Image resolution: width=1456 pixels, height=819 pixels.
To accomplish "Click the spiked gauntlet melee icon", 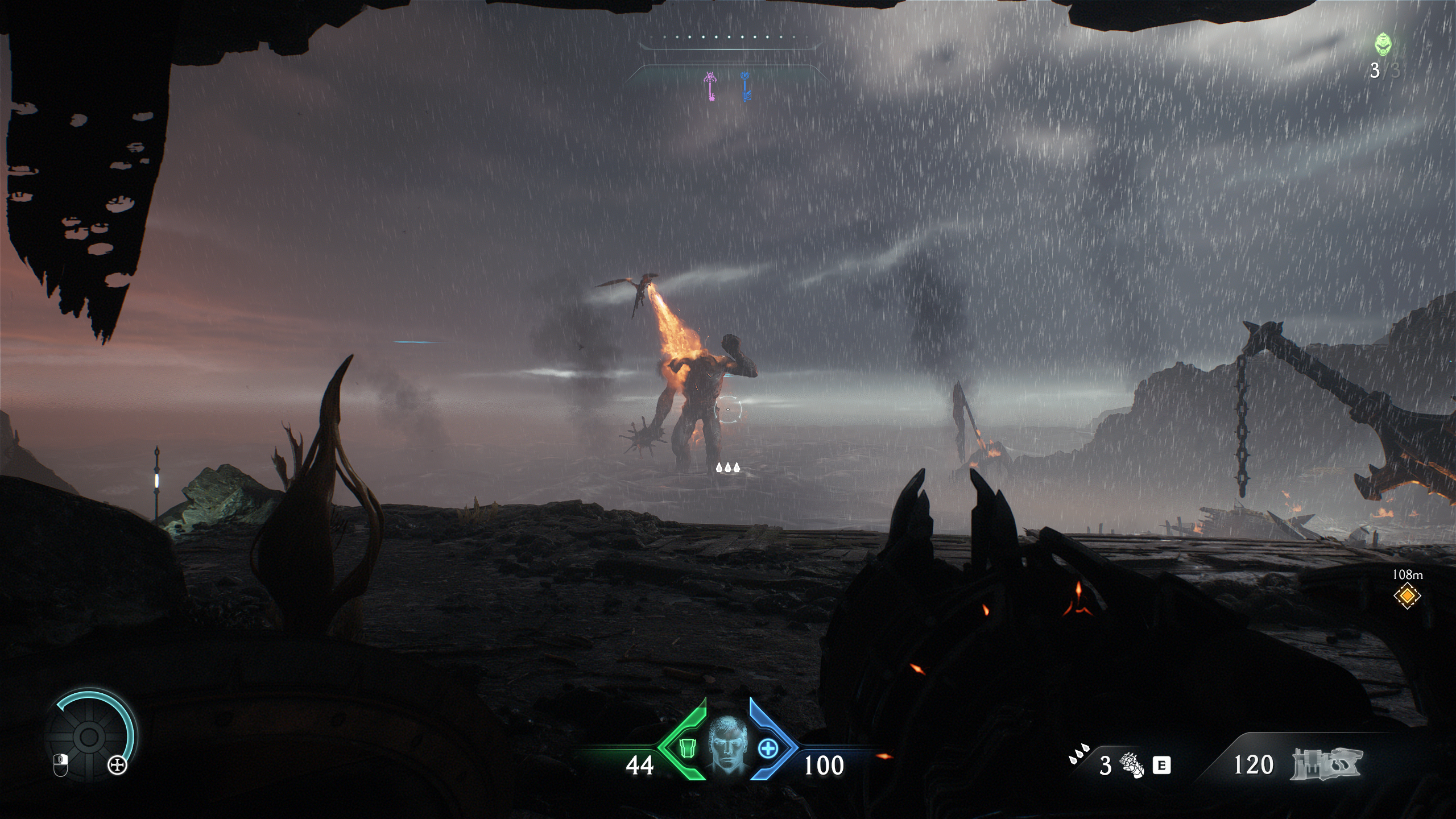I will pyautogui.click(x=1131, y=764).
